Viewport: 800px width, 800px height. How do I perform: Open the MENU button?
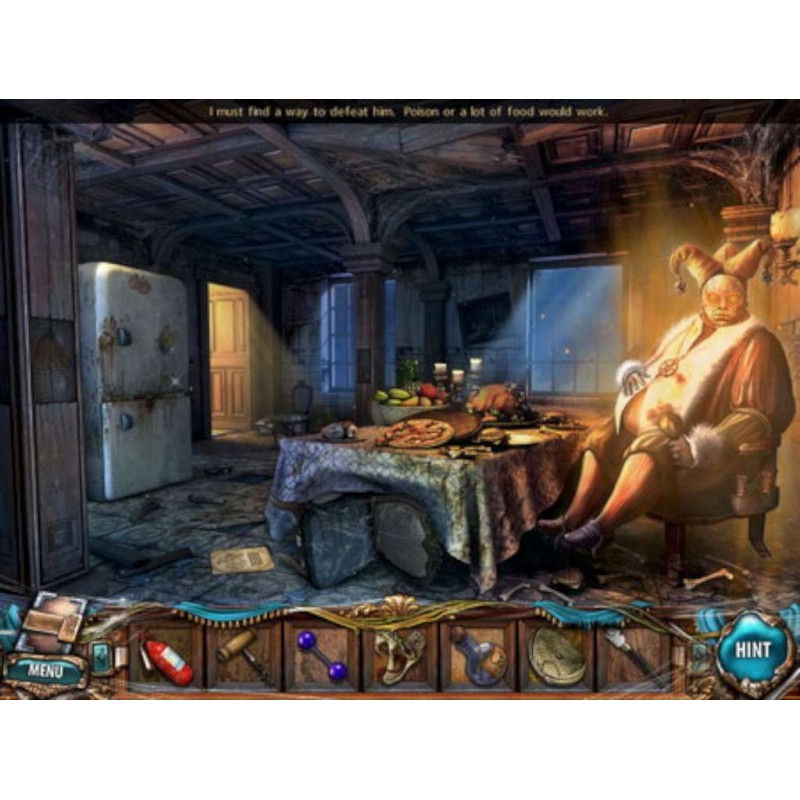click(45, 668)
